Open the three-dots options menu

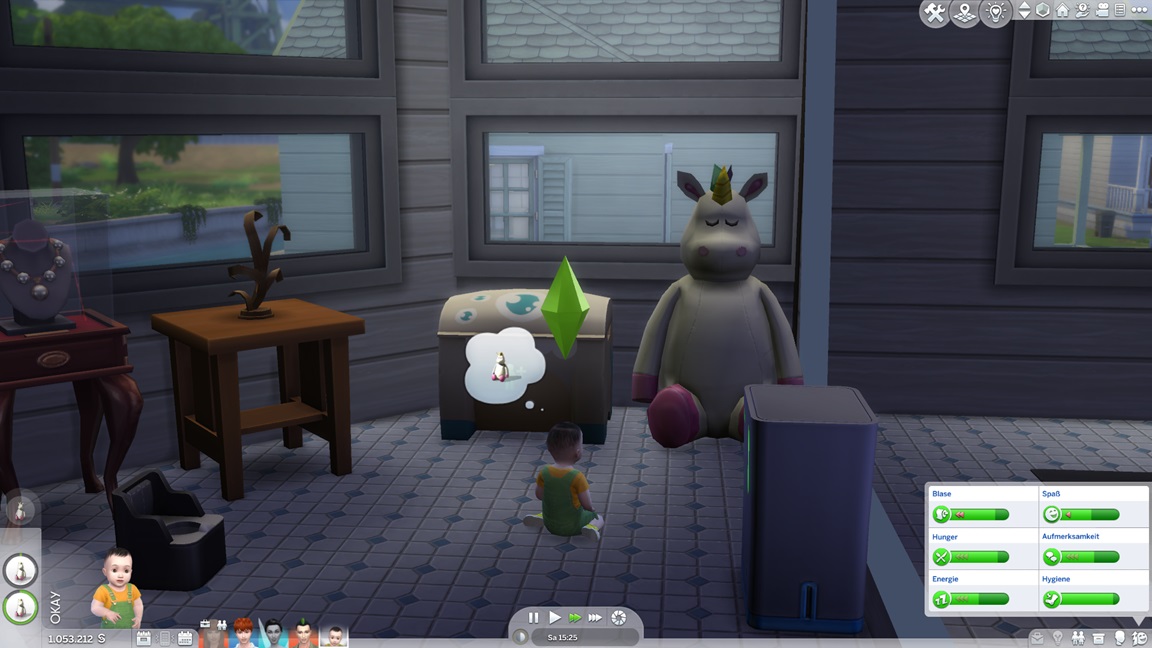tap(1137, 11)
